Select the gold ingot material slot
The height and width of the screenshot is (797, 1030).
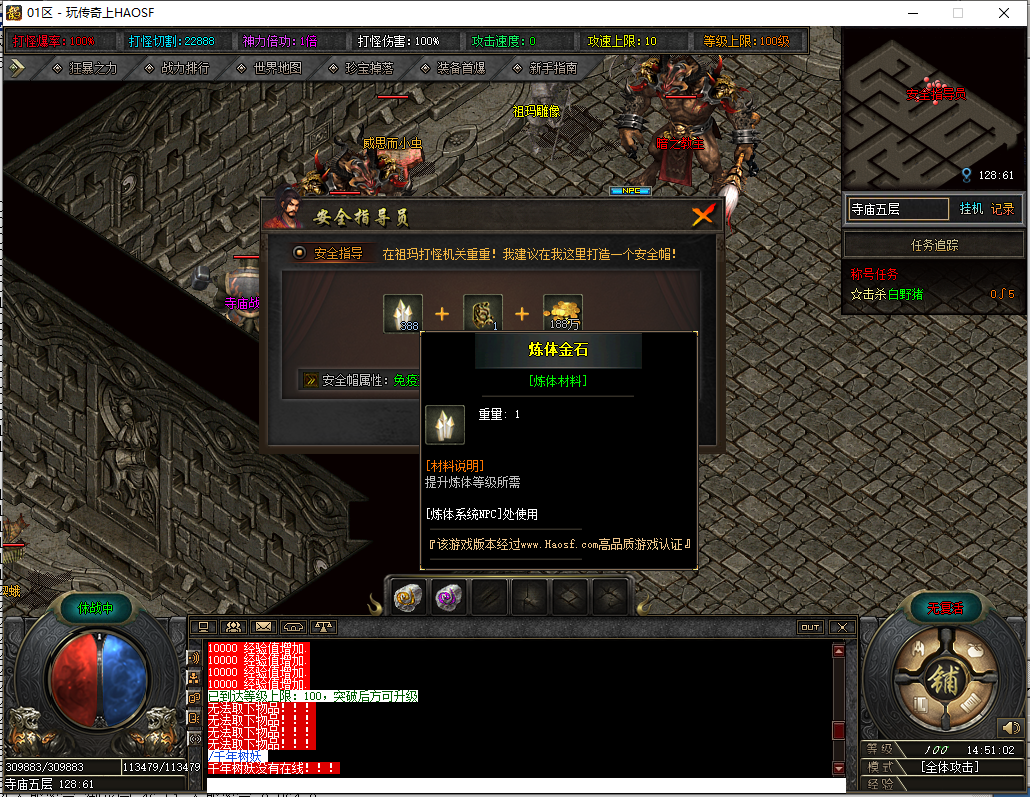pyautogui.click(x=563, y=313)
